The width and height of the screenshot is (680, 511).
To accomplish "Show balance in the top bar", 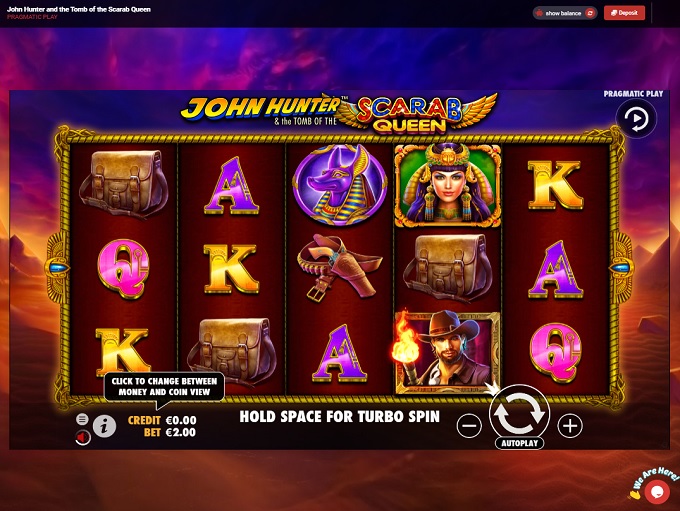I will [x=565, y=13].
